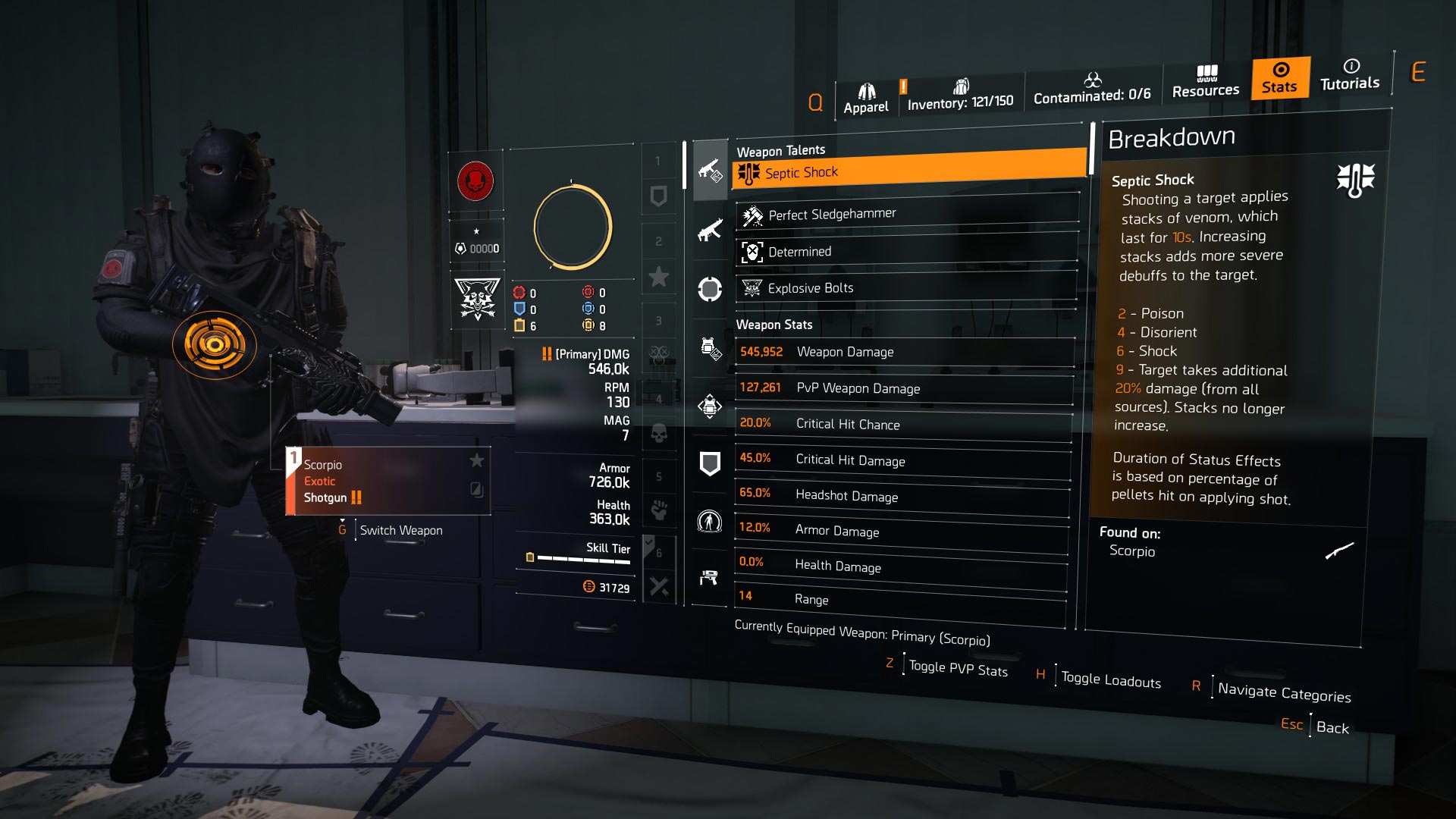Open Toggle Loadouts option
1456x819 pixels.
(x=1110, y=680)
